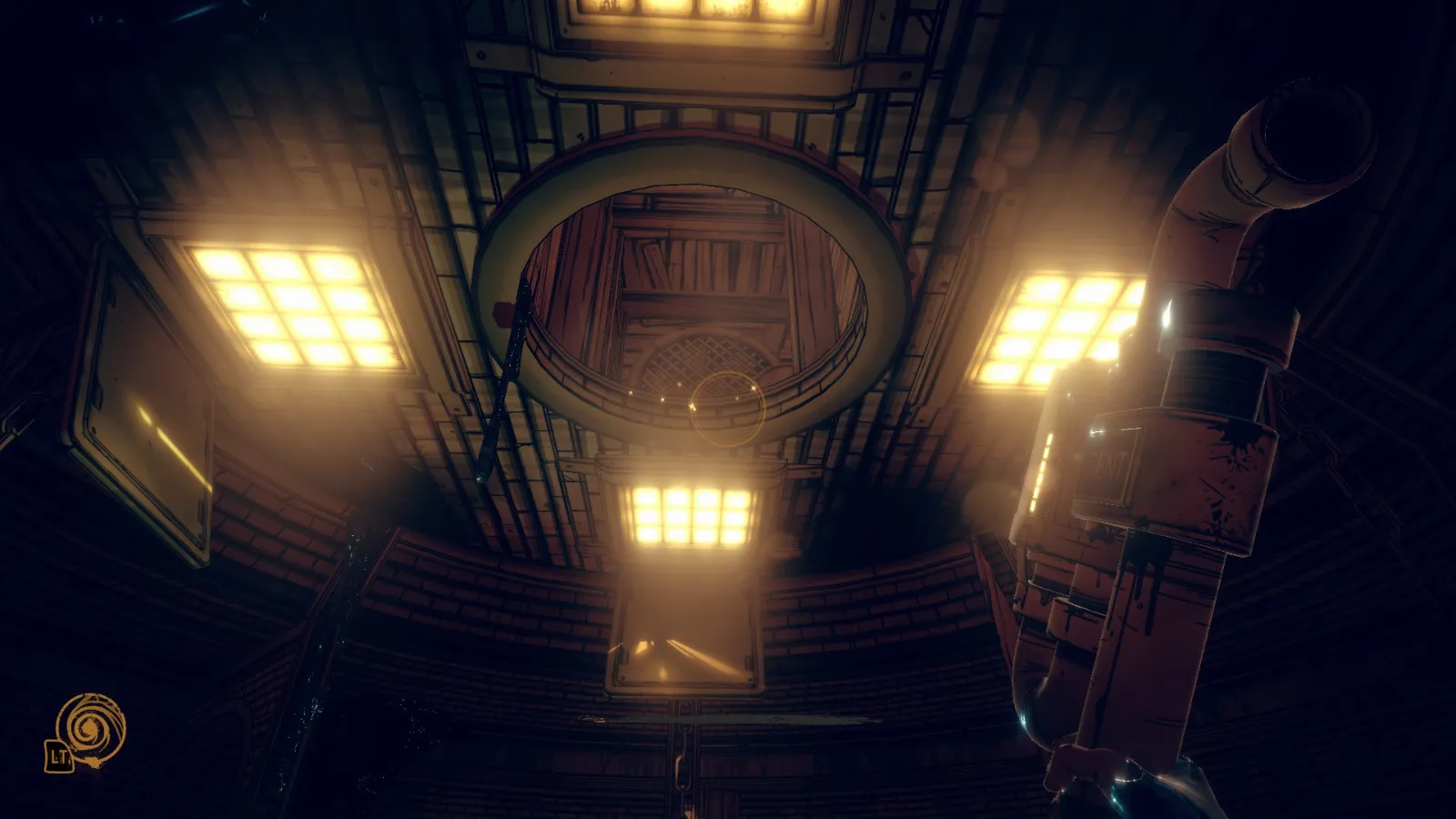Activate the swirl ability icon

click(x=90, y=728)
